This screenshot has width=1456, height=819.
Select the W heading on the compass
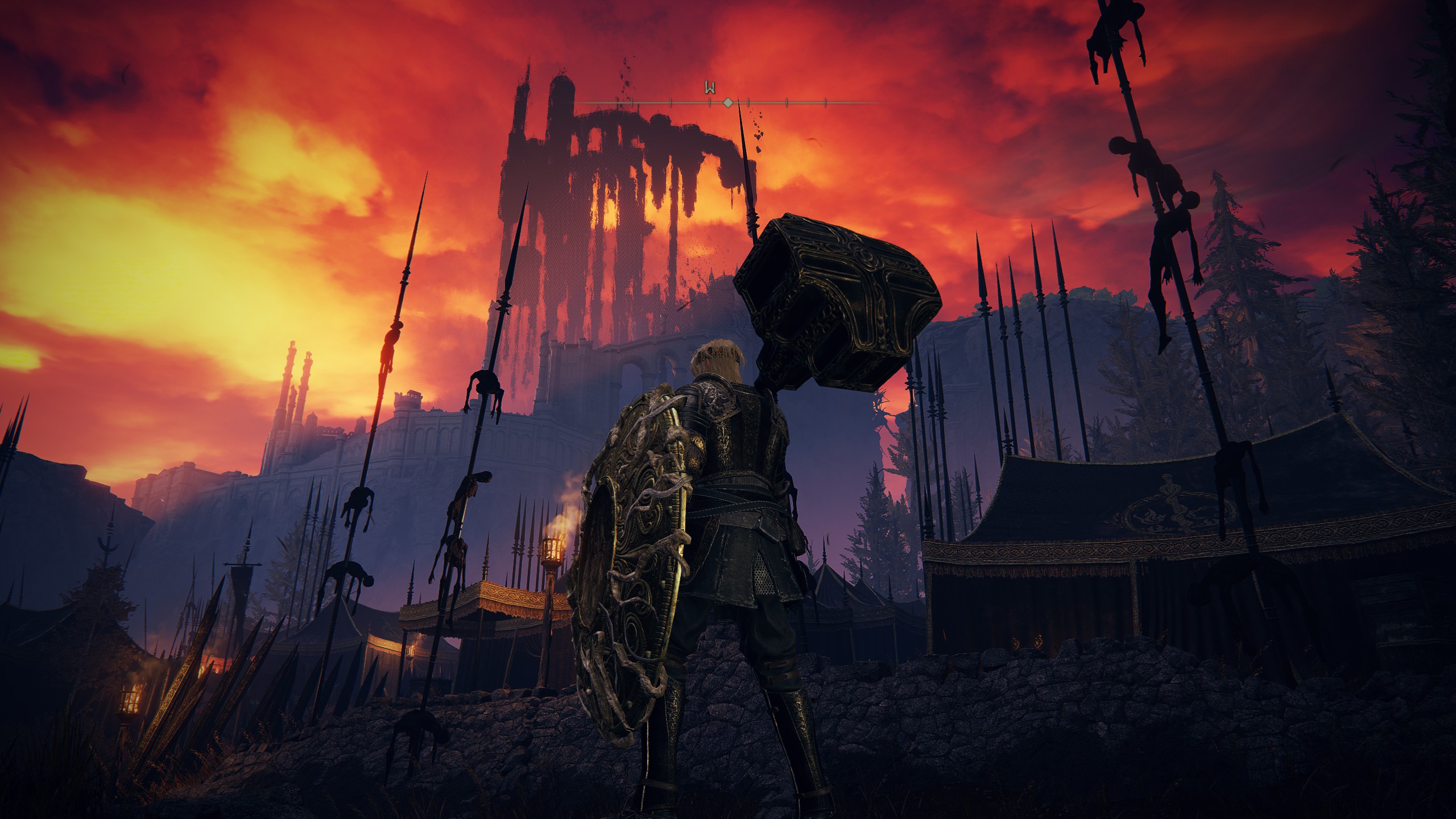[710, 88]
